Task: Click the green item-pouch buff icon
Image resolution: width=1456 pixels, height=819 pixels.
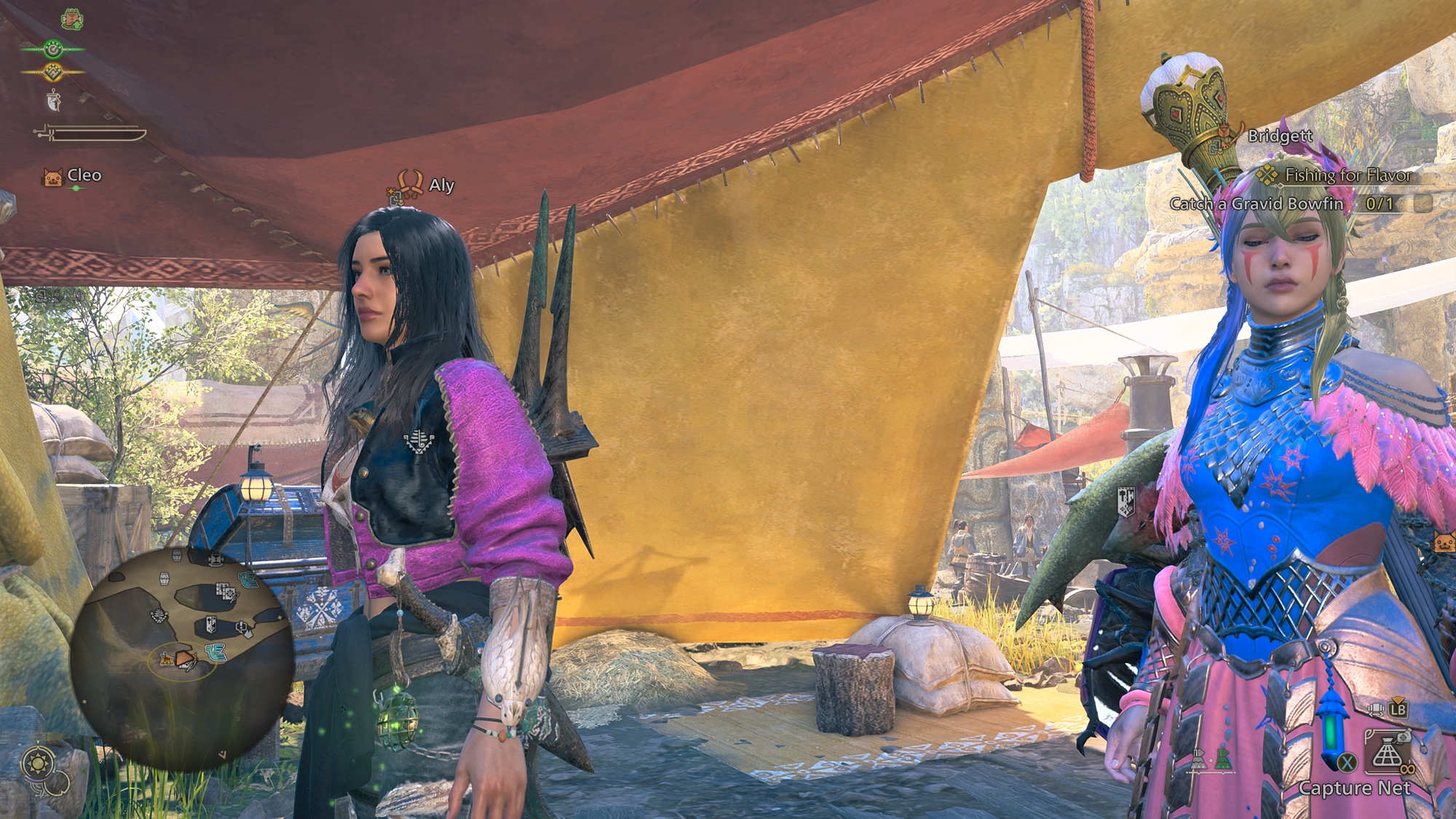Action: click(72, 19)
